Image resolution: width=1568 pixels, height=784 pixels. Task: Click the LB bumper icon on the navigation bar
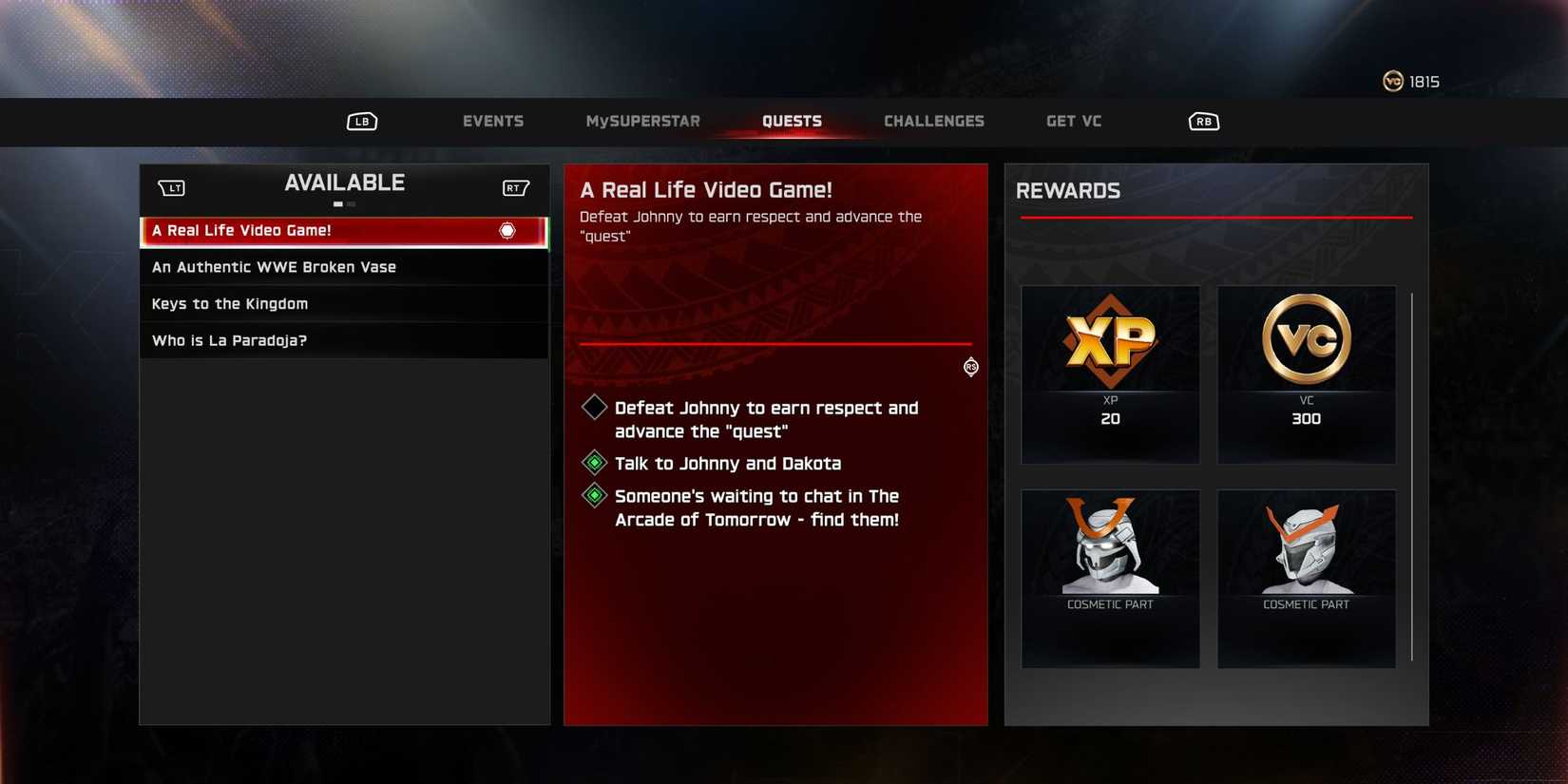coord(361,121)
